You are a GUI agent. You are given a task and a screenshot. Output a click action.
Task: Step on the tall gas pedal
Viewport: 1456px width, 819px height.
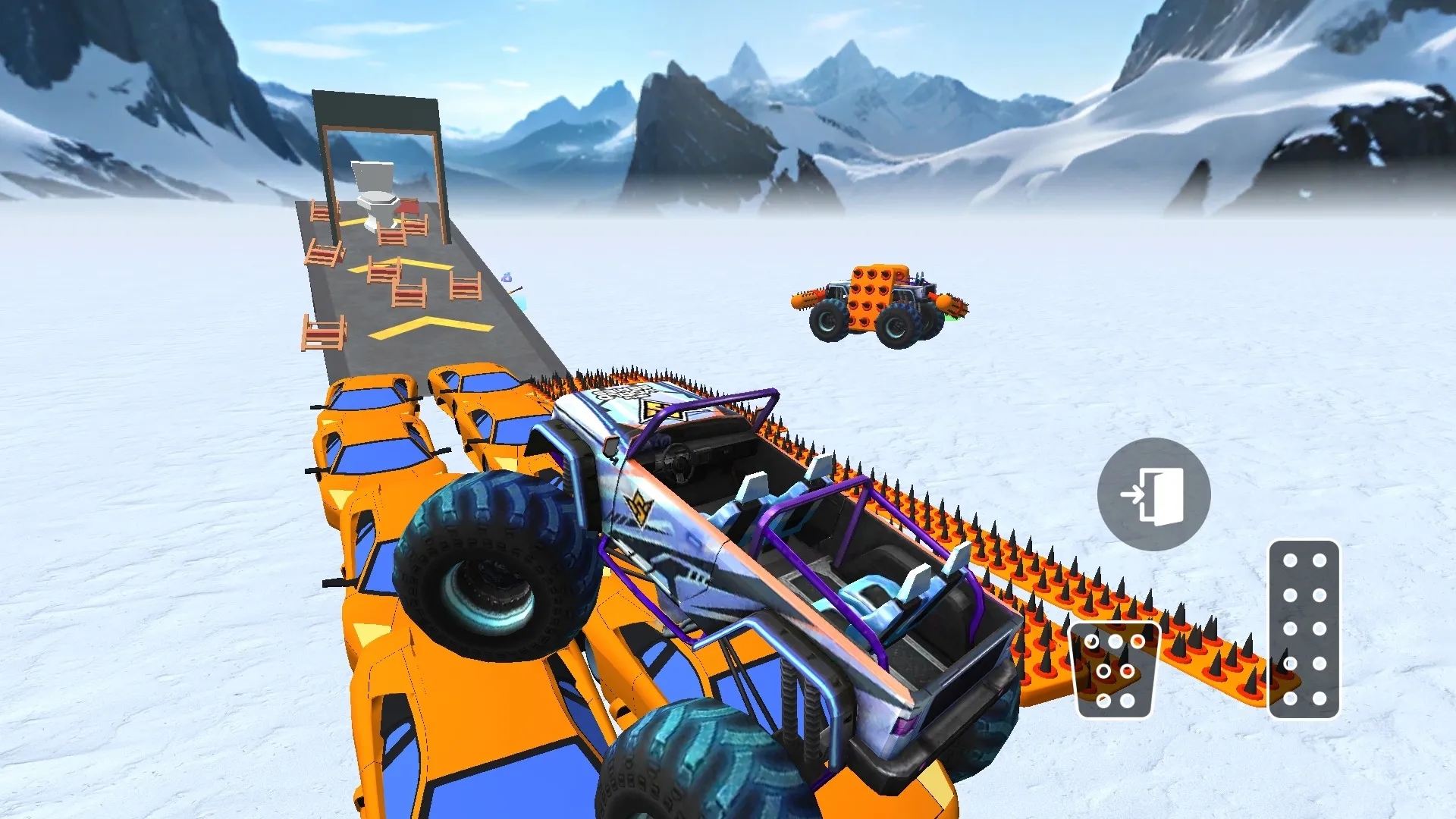[1304, 629]
